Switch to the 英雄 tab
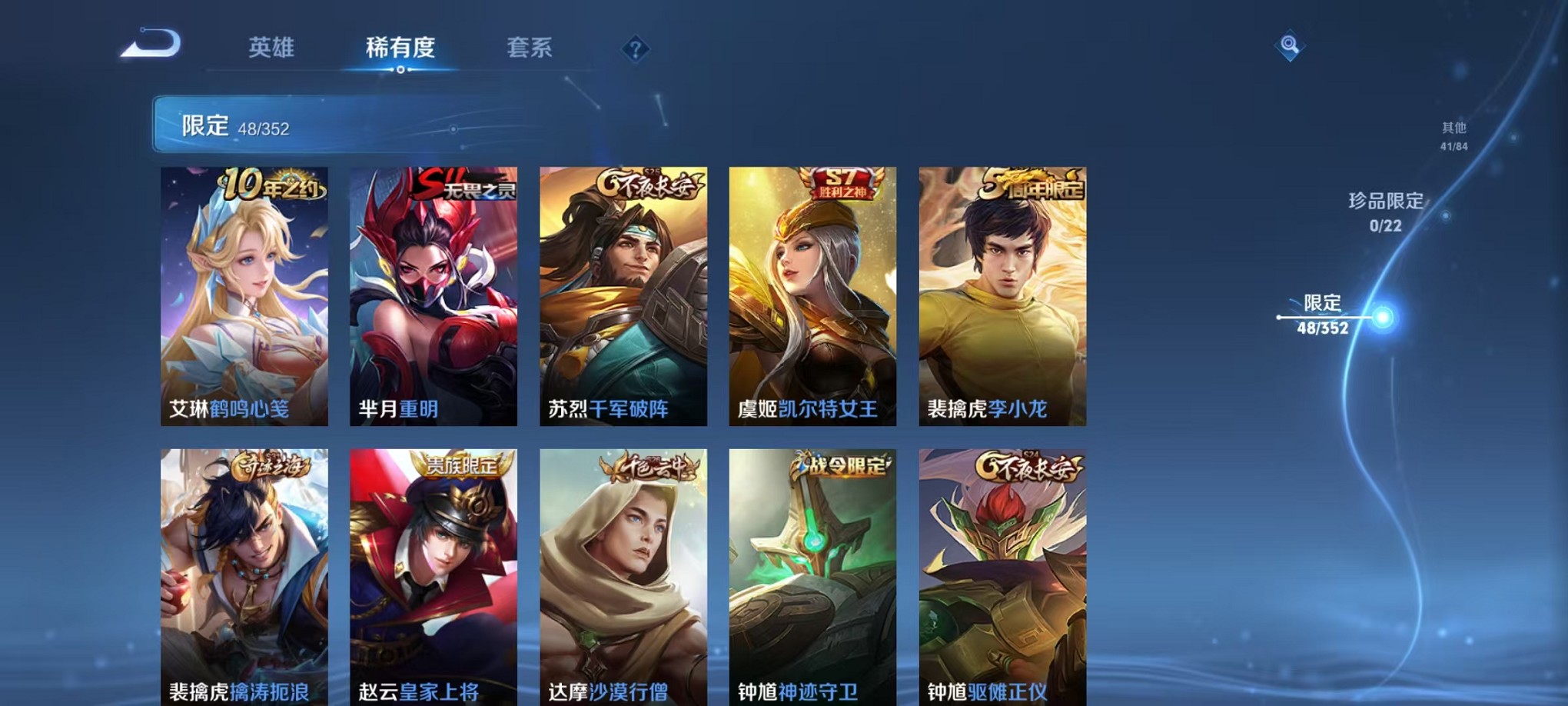Viewport: 1568px width, 706px height. click(271, 48)
